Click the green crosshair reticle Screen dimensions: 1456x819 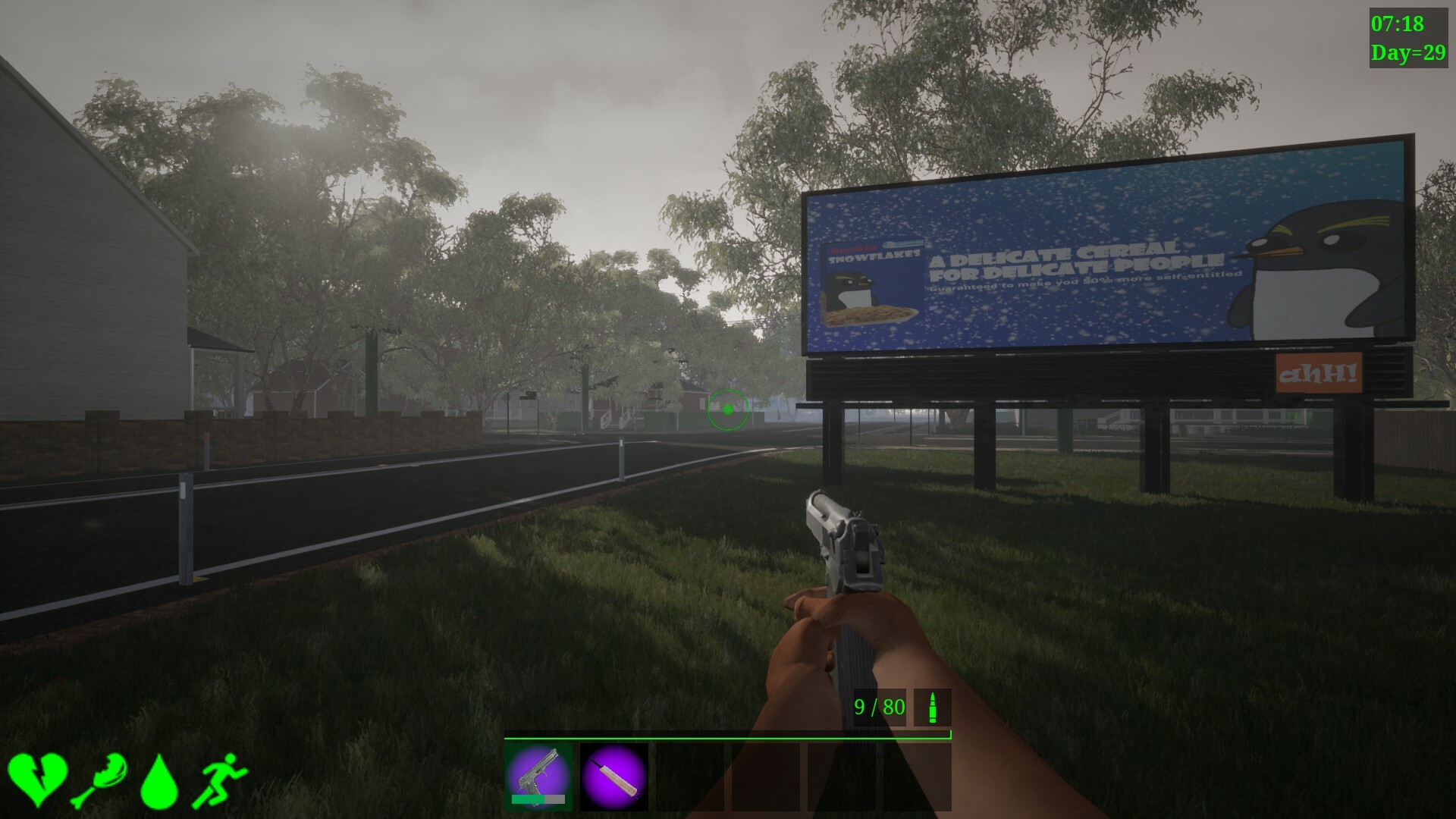pos(729,409)
